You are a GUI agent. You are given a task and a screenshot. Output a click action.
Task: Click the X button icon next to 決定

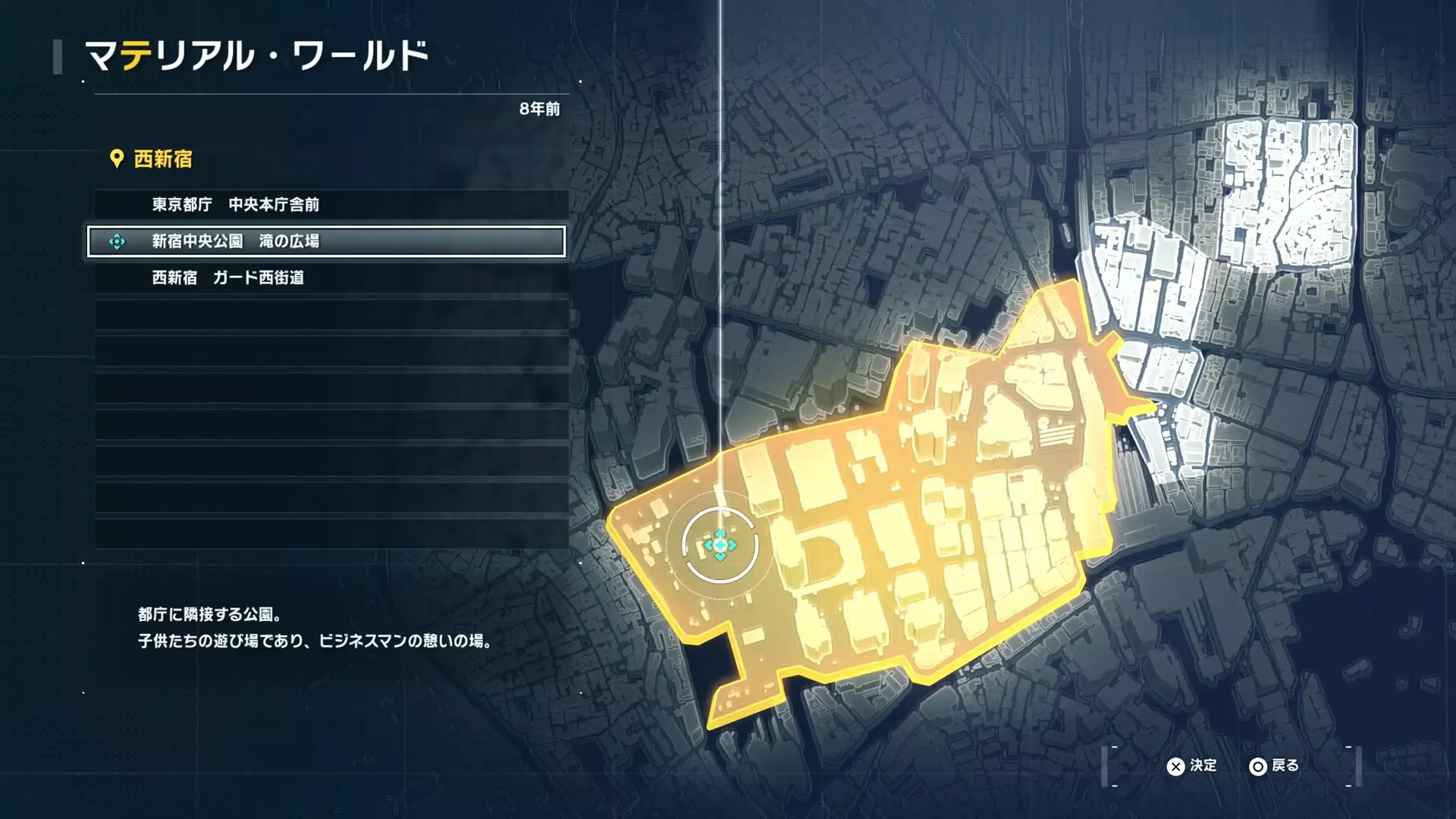[1175, 766]
